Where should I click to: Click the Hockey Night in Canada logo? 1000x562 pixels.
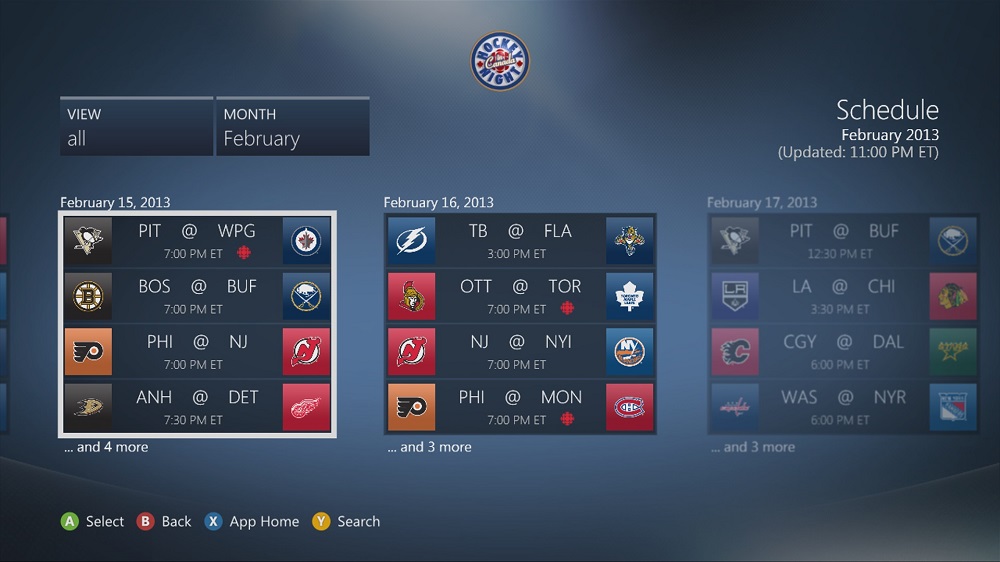500,62
